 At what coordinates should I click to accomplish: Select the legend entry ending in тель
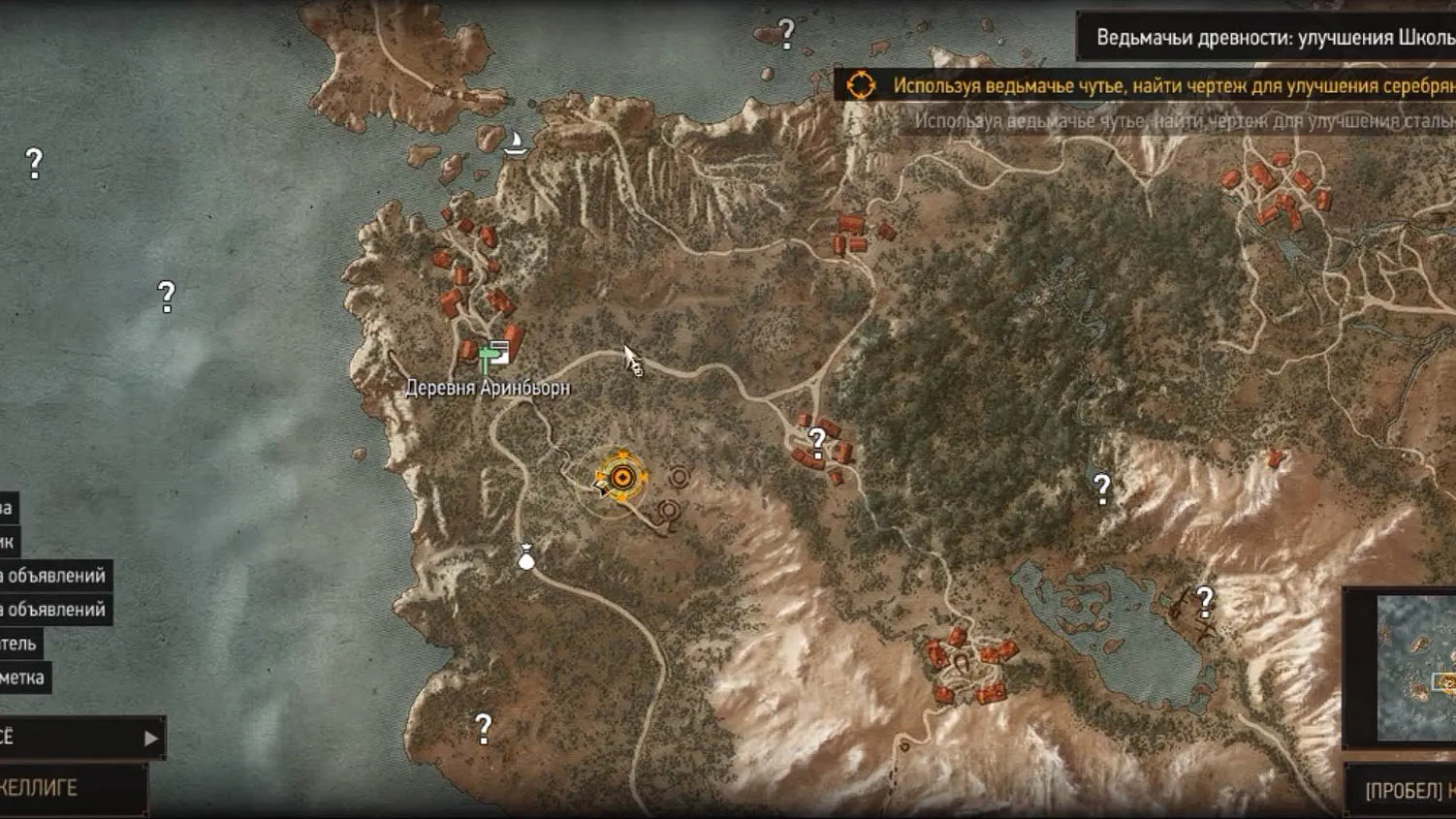pos(19,644)
